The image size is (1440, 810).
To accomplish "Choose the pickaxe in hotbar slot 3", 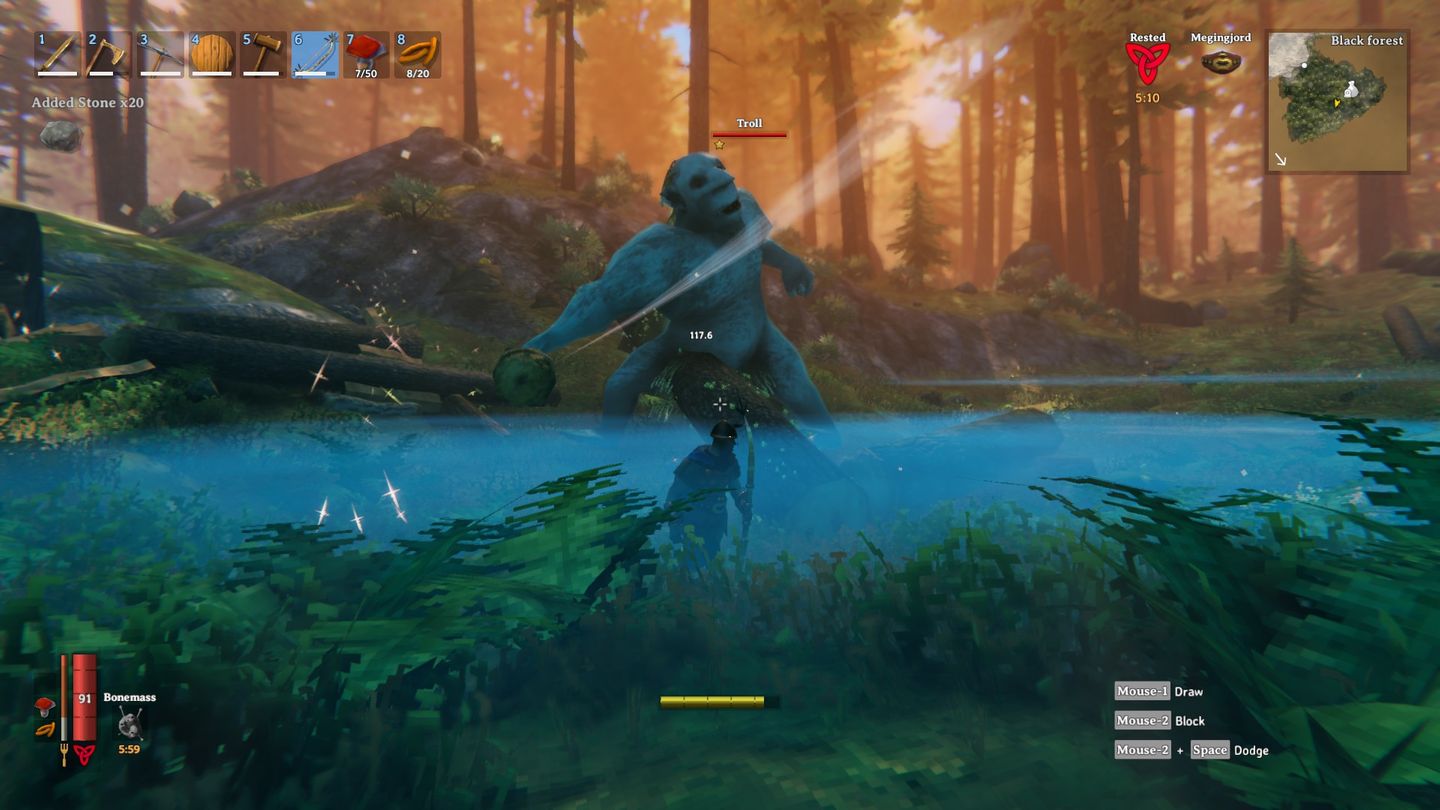I will [160, 54].
